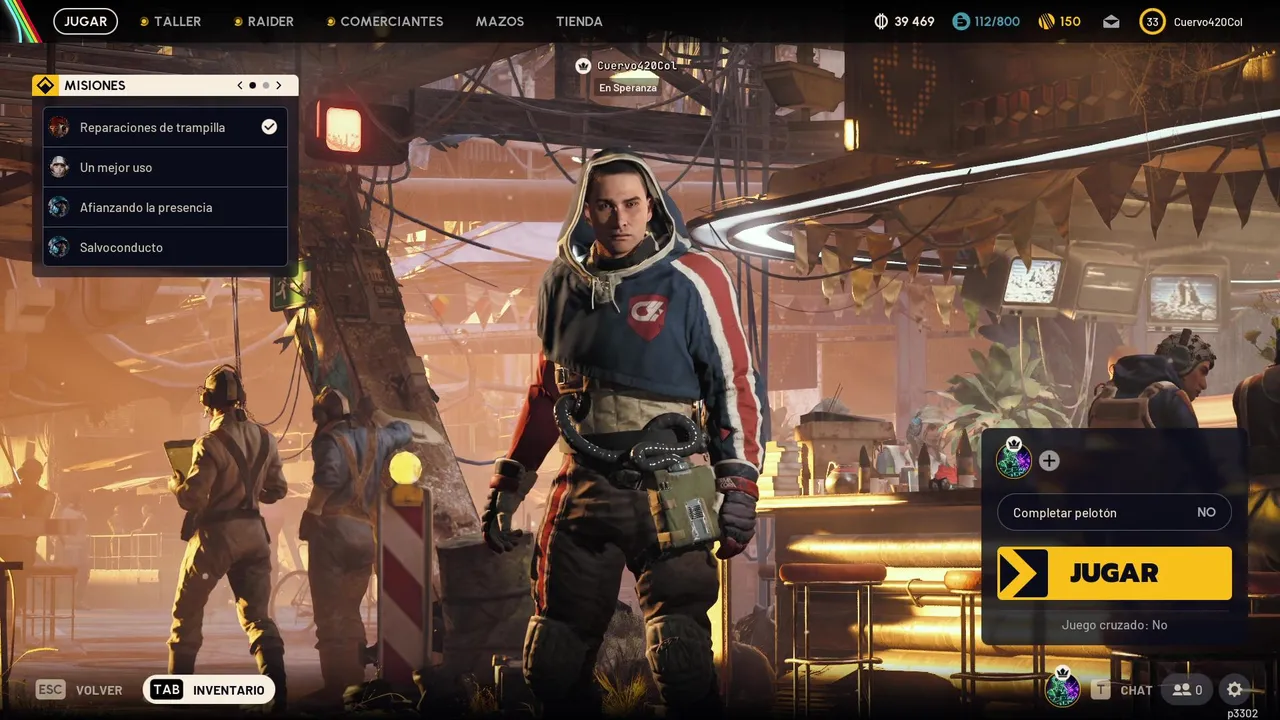Select the MAZOS tab
The width and height of the screenshot is (1280, 720).
pyautogui.click(x=500, y=21)
